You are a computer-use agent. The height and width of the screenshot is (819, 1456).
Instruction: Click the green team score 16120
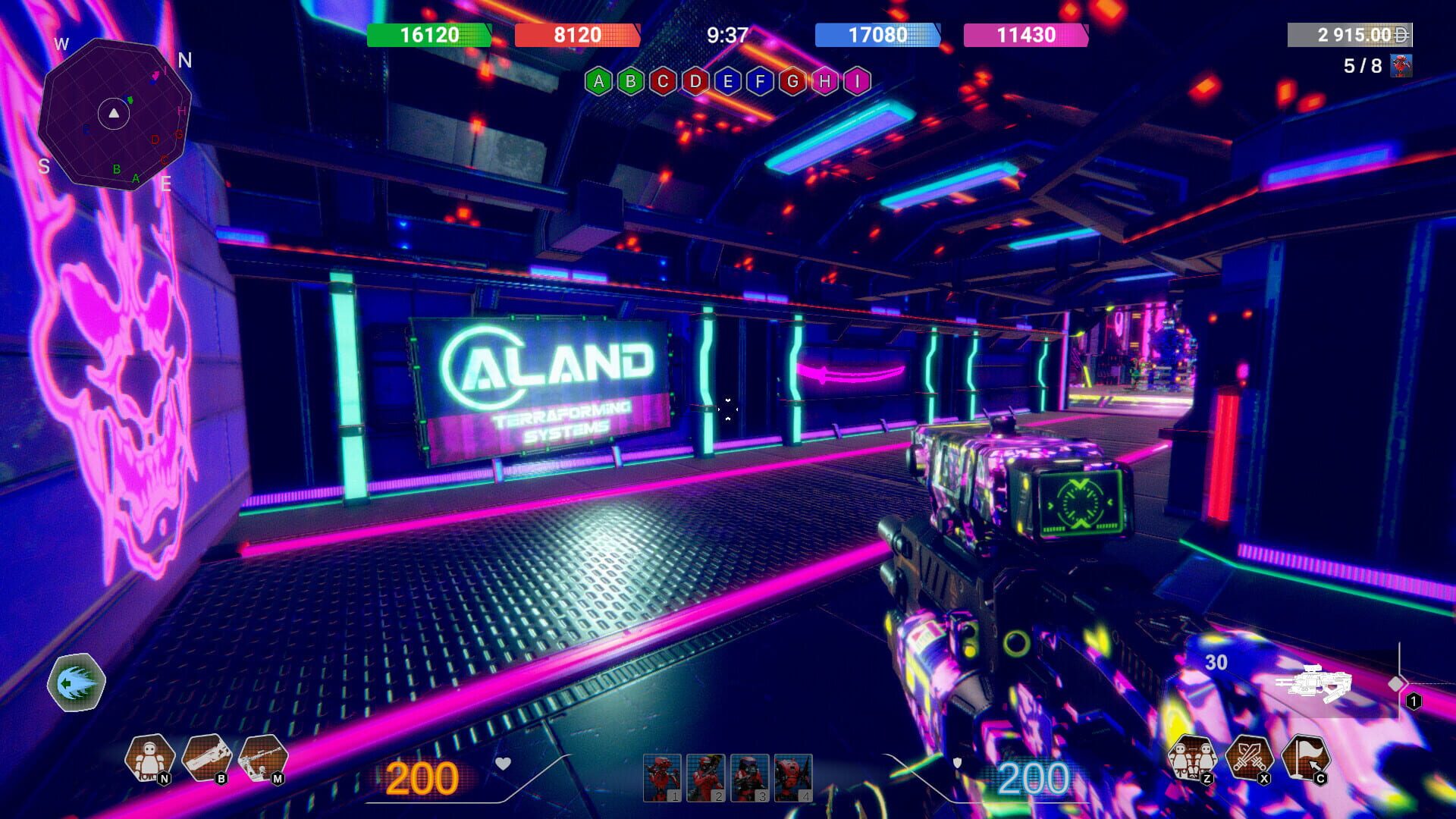(428, 35)
